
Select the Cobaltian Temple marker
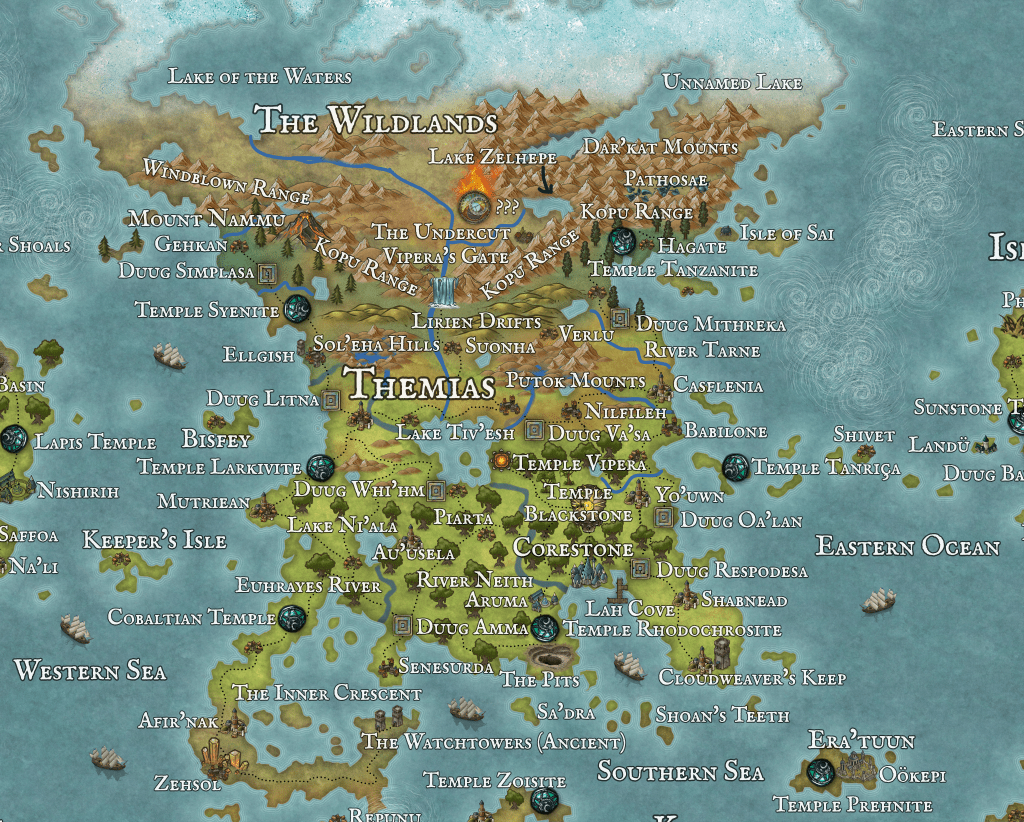pos(292,618)
